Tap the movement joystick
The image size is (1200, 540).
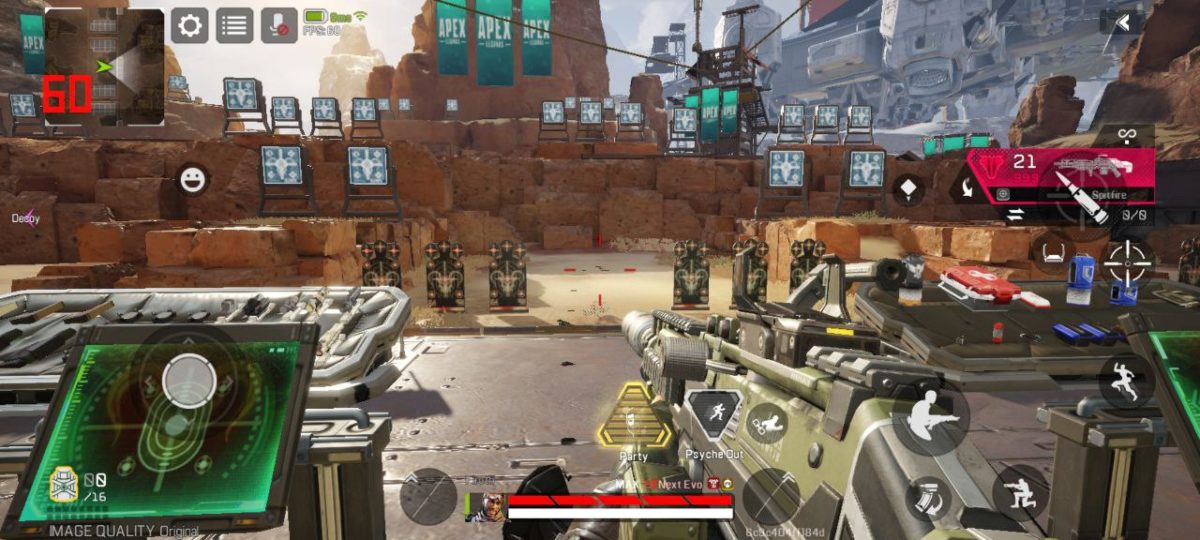[187, 380]
